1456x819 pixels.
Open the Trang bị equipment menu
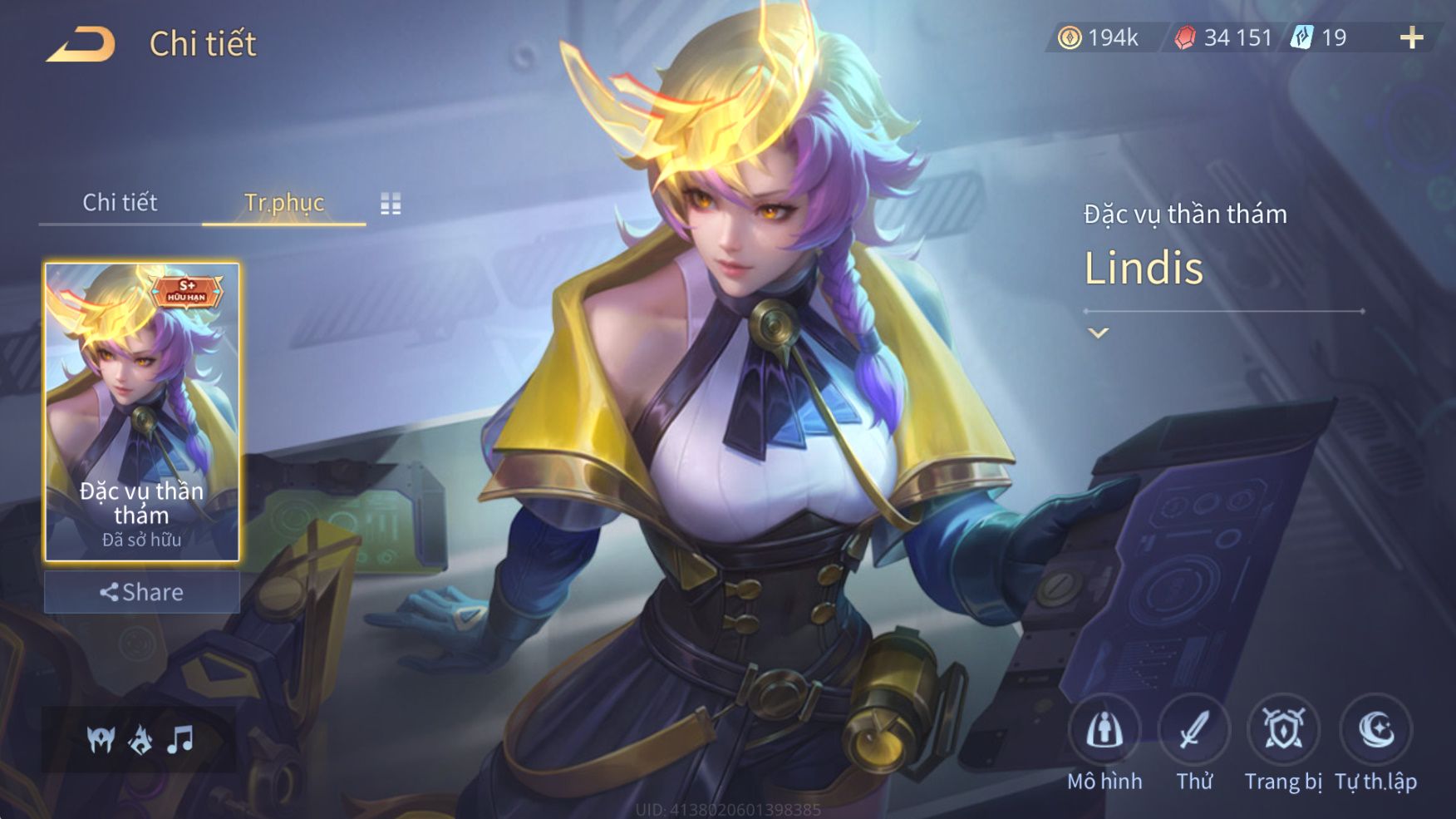point(1283,730)
